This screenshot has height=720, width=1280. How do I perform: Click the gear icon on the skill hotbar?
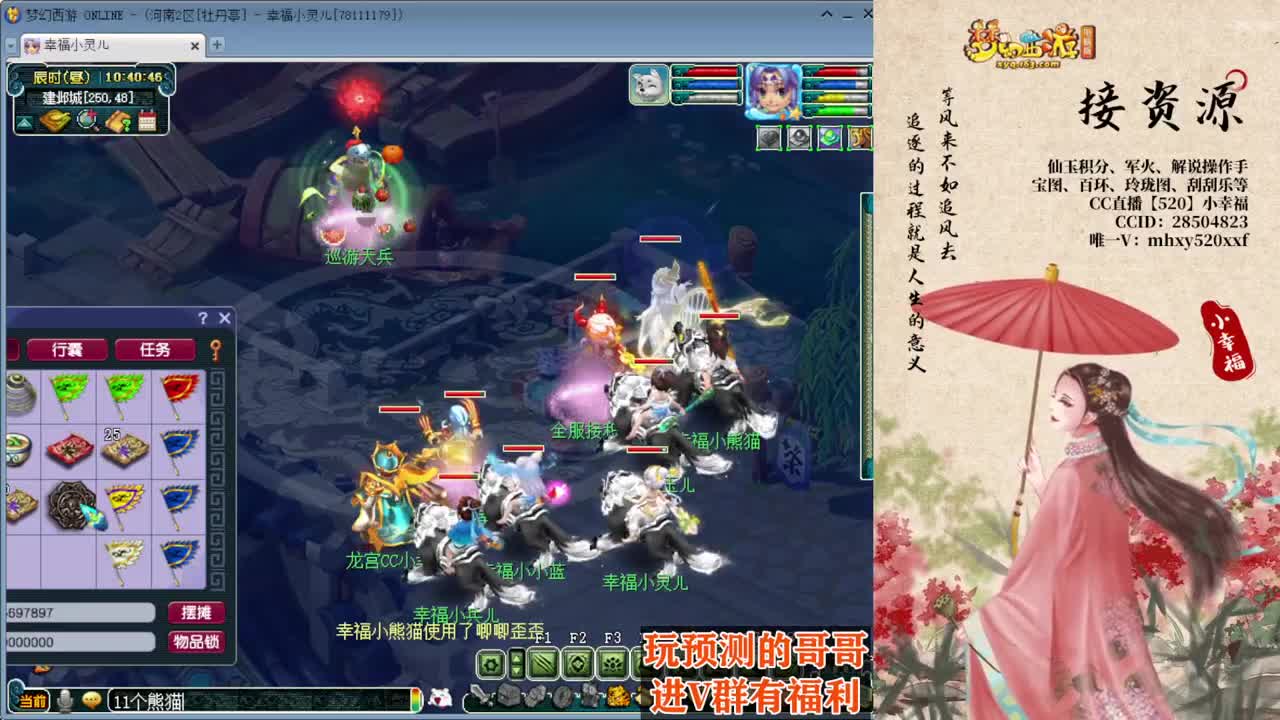coord(491,663)
